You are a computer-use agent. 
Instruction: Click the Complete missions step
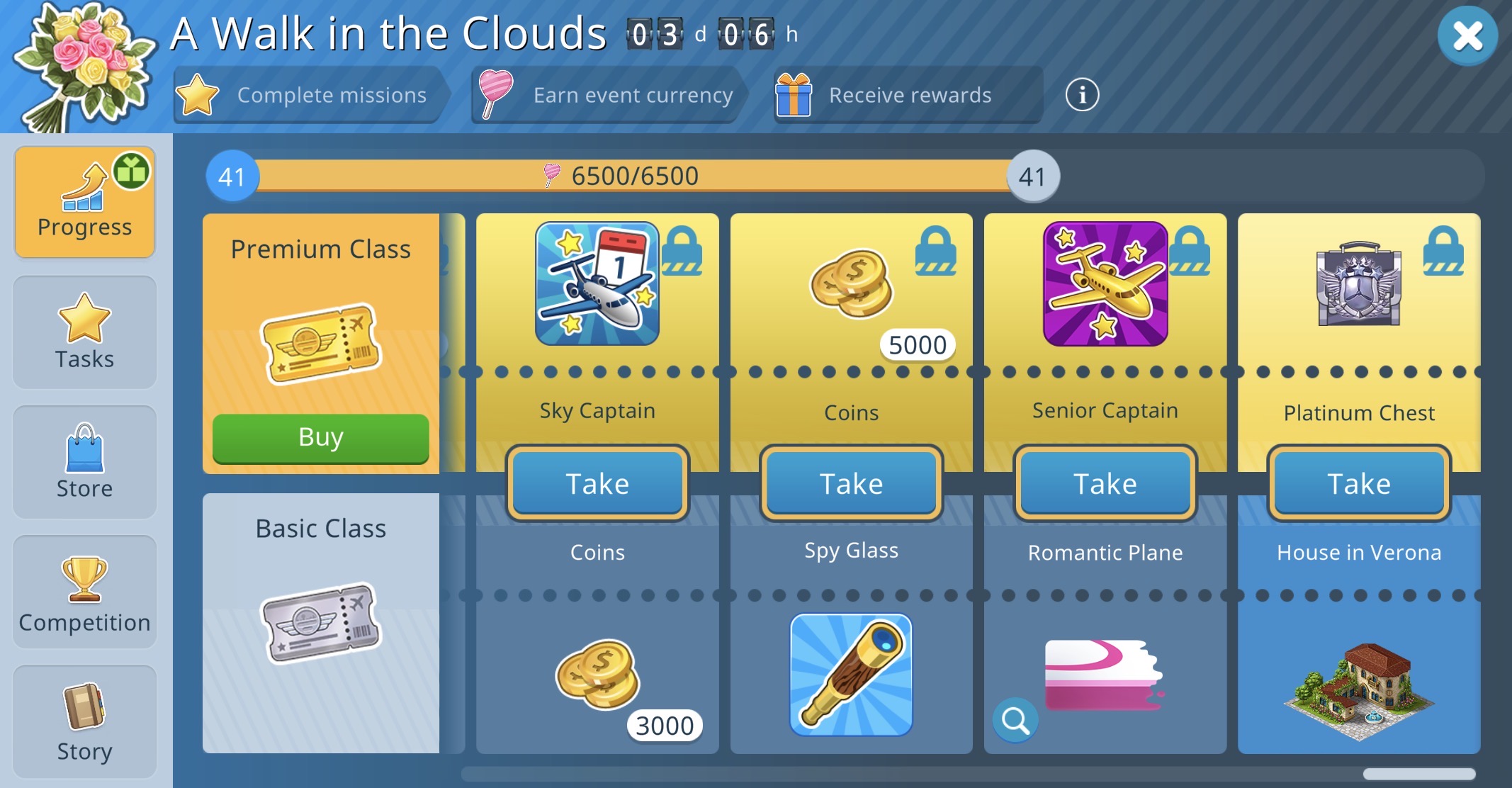(310, 95)
